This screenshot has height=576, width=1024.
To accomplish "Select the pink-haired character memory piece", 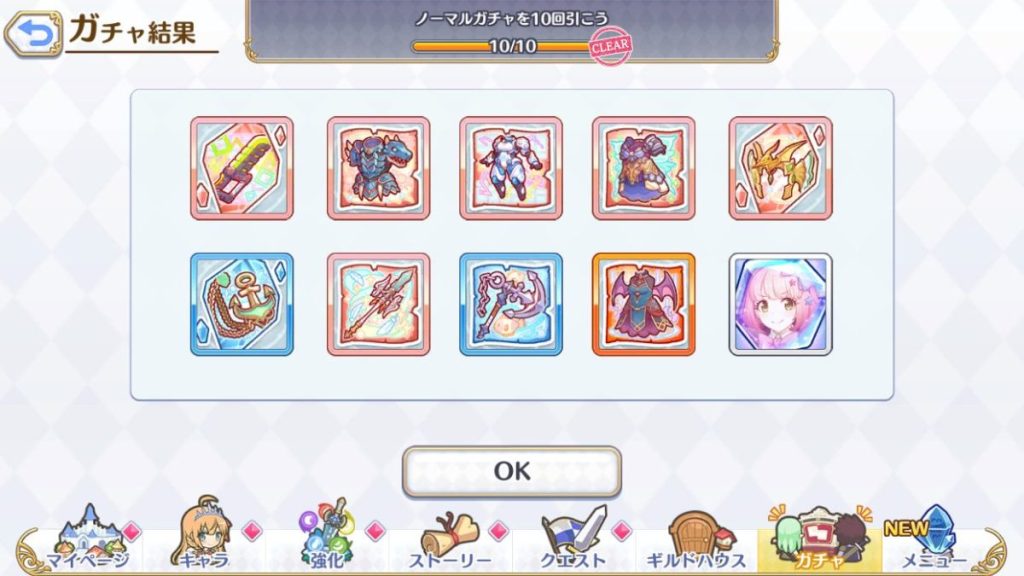I will click(780, 304).
